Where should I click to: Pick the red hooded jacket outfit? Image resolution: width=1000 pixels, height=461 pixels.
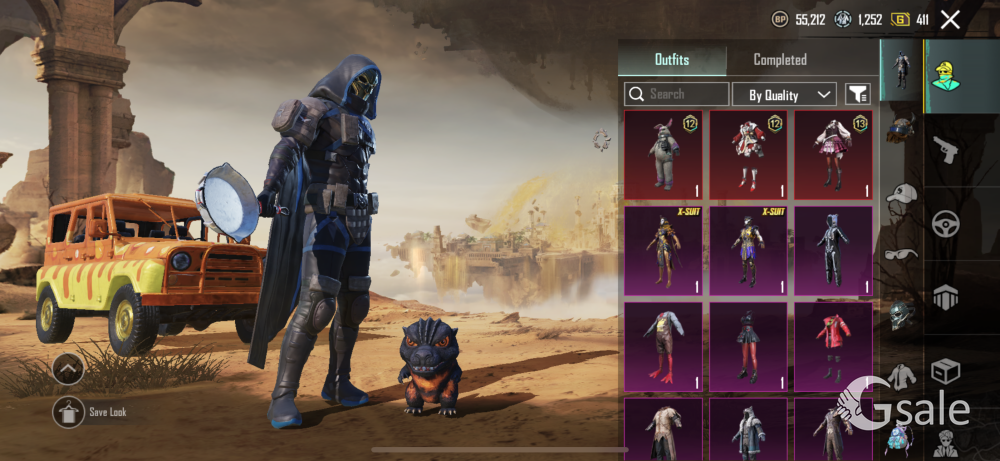coord(833,345)
